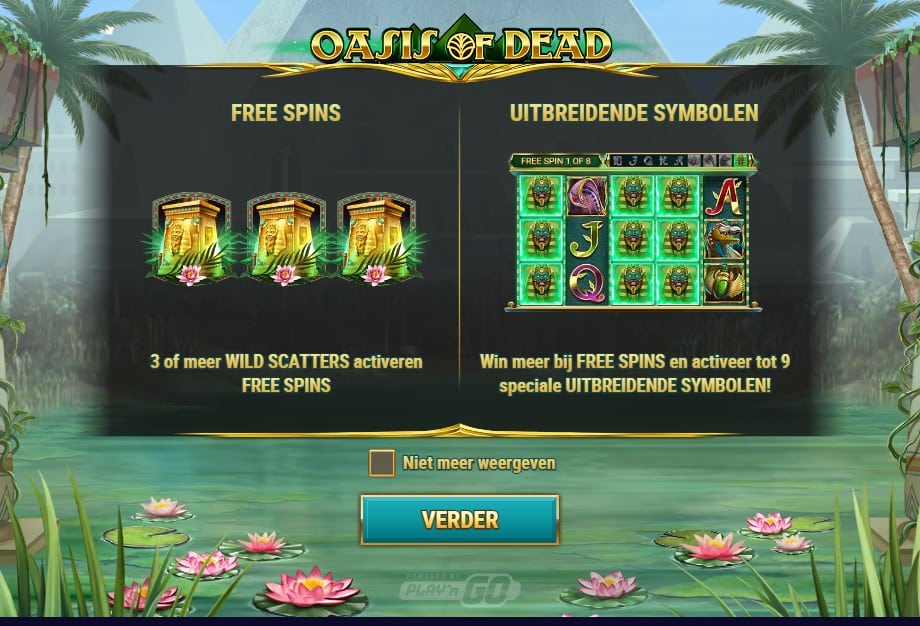This screenshot has width=920, height=626.
Task: Continue with the VERDER button
Action: point(459,520)
